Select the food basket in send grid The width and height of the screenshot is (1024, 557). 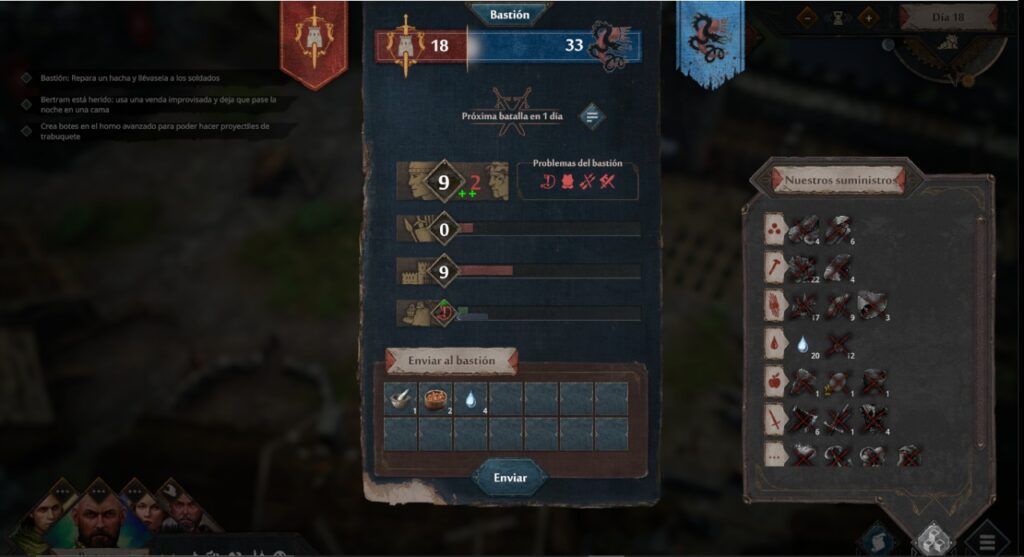pyautogui.click(x=436, y=397)
